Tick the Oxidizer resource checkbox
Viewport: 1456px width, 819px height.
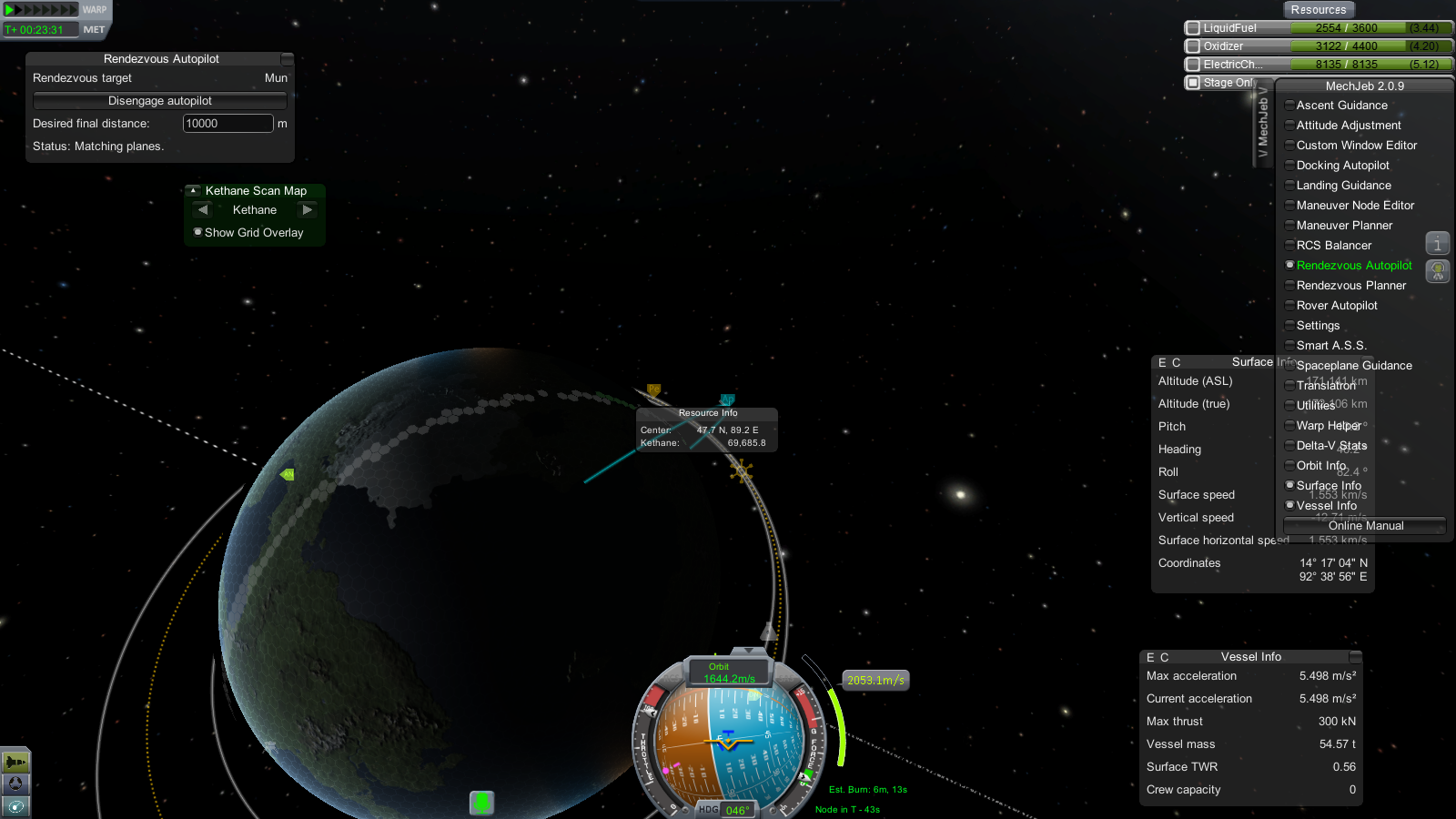click(1193, 46)
